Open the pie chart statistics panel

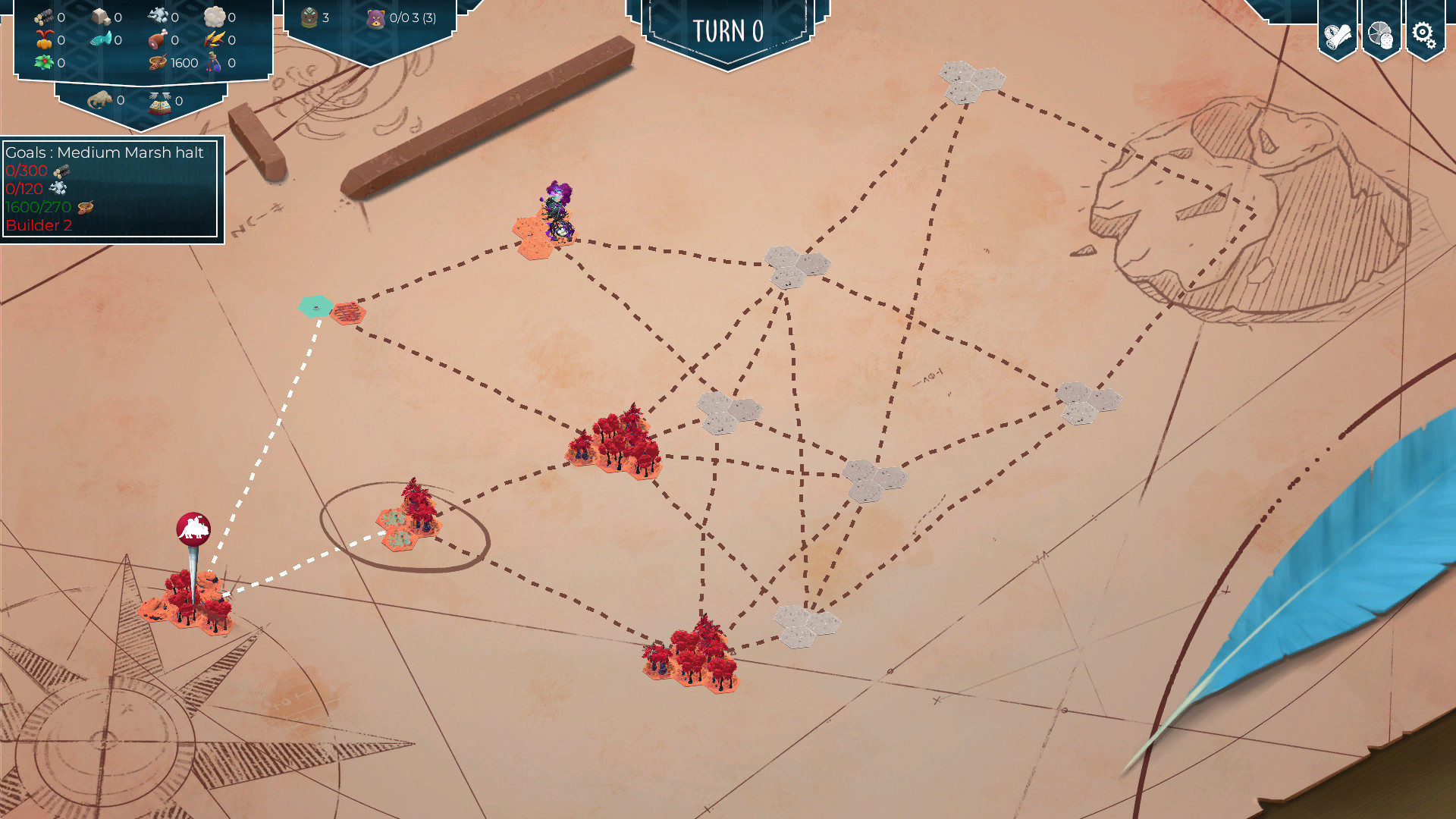click(x=1381, y=34)
